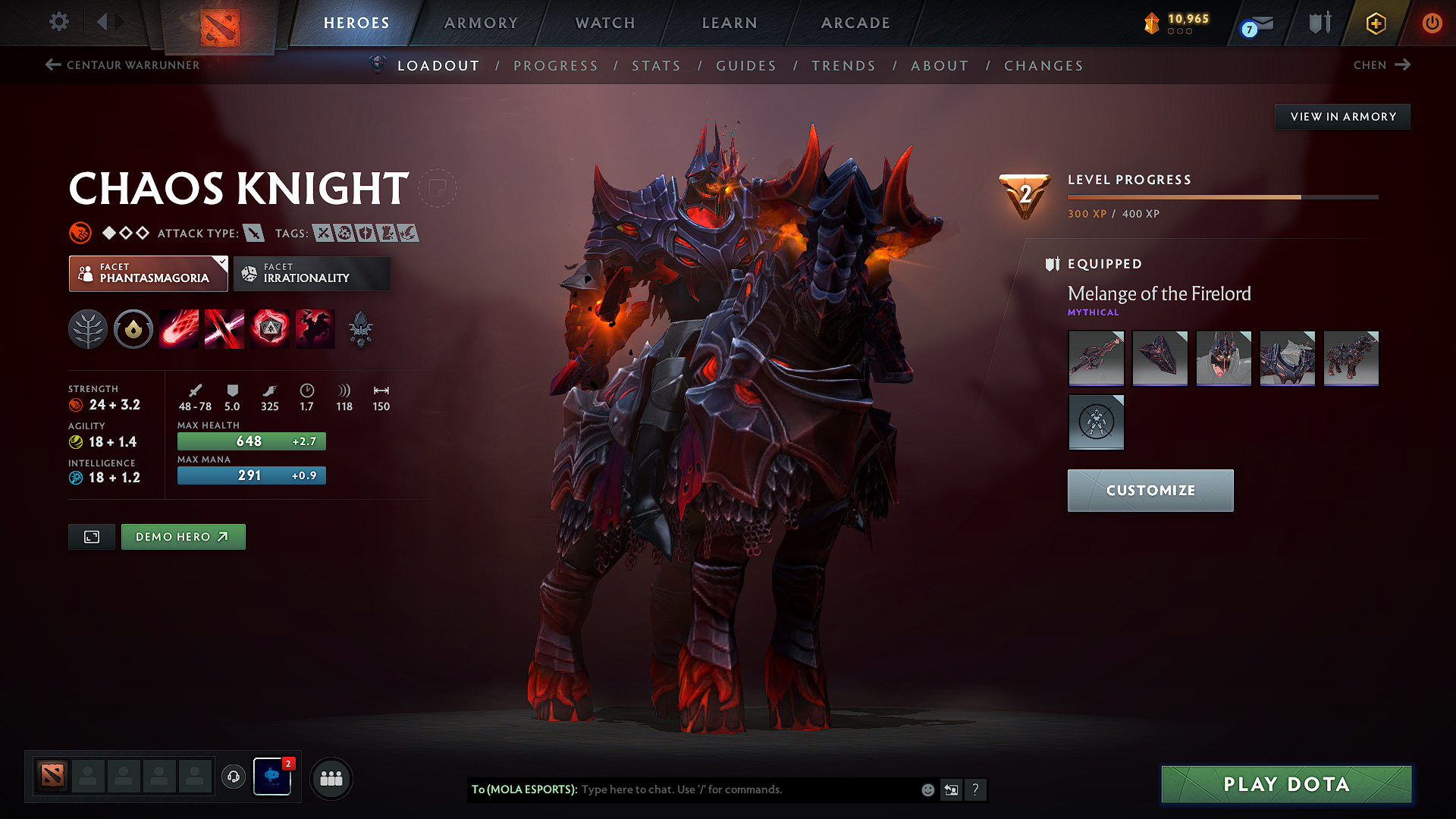Screen dimensions: 1456x819
Task: Open the talent tree icon
Action: coord(87,328)
